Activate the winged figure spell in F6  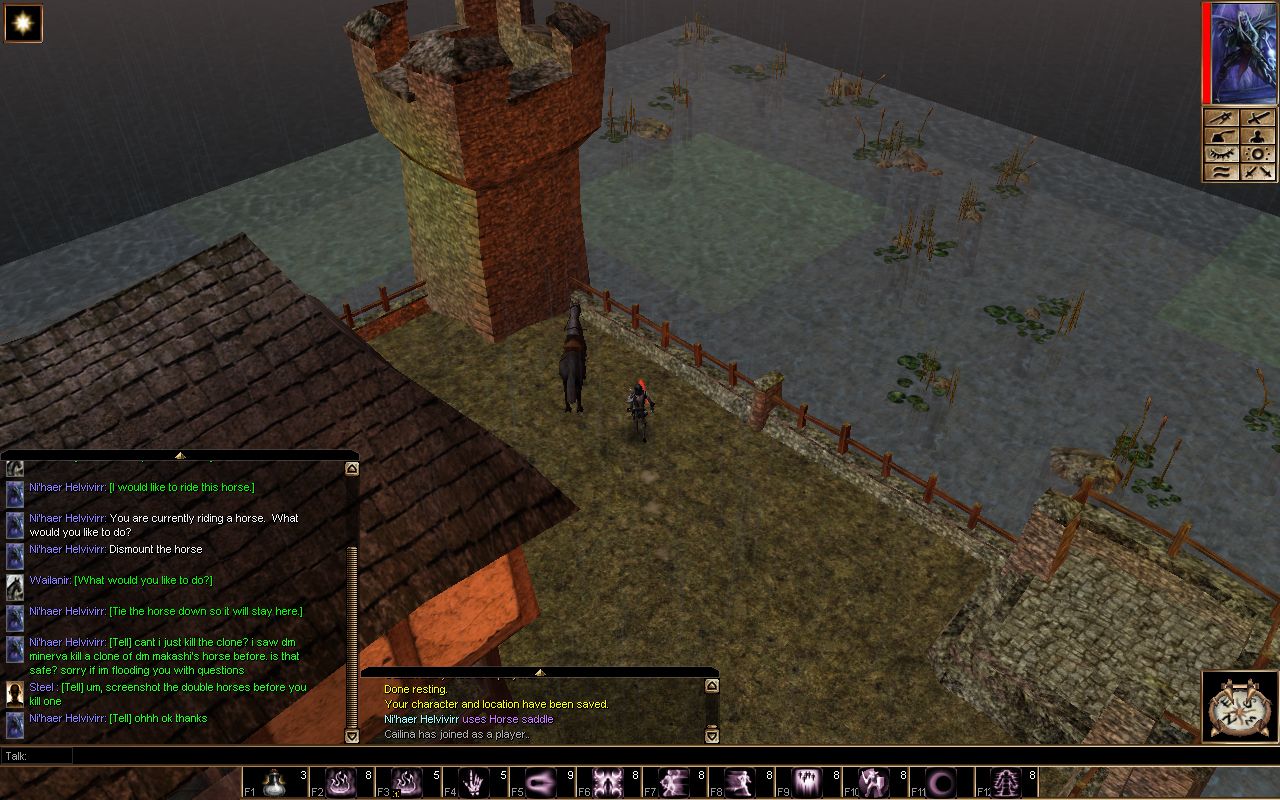tap(608, 782)
